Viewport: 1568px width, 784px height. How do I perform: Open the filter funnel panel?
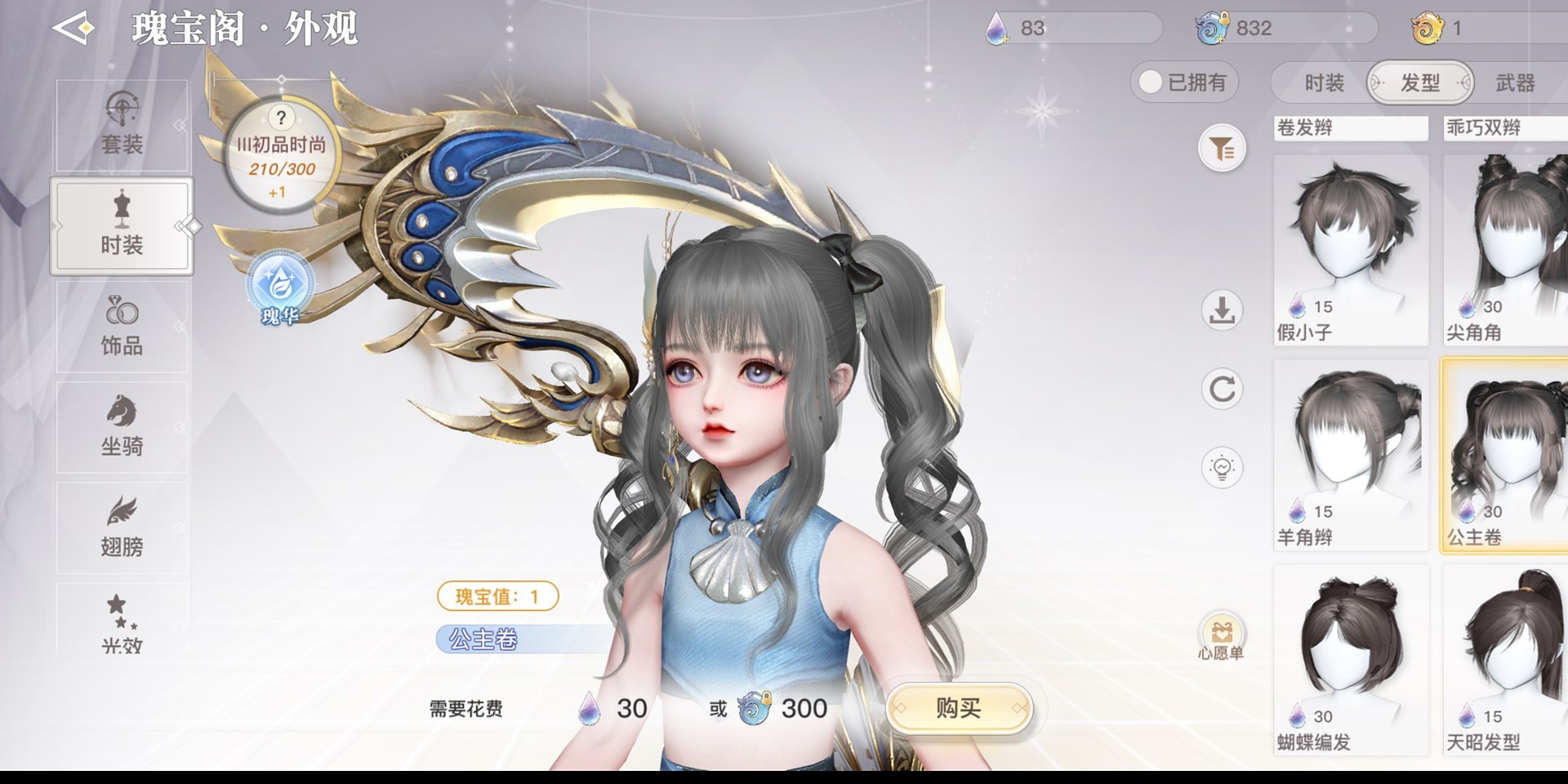[x=1222, y=149]
